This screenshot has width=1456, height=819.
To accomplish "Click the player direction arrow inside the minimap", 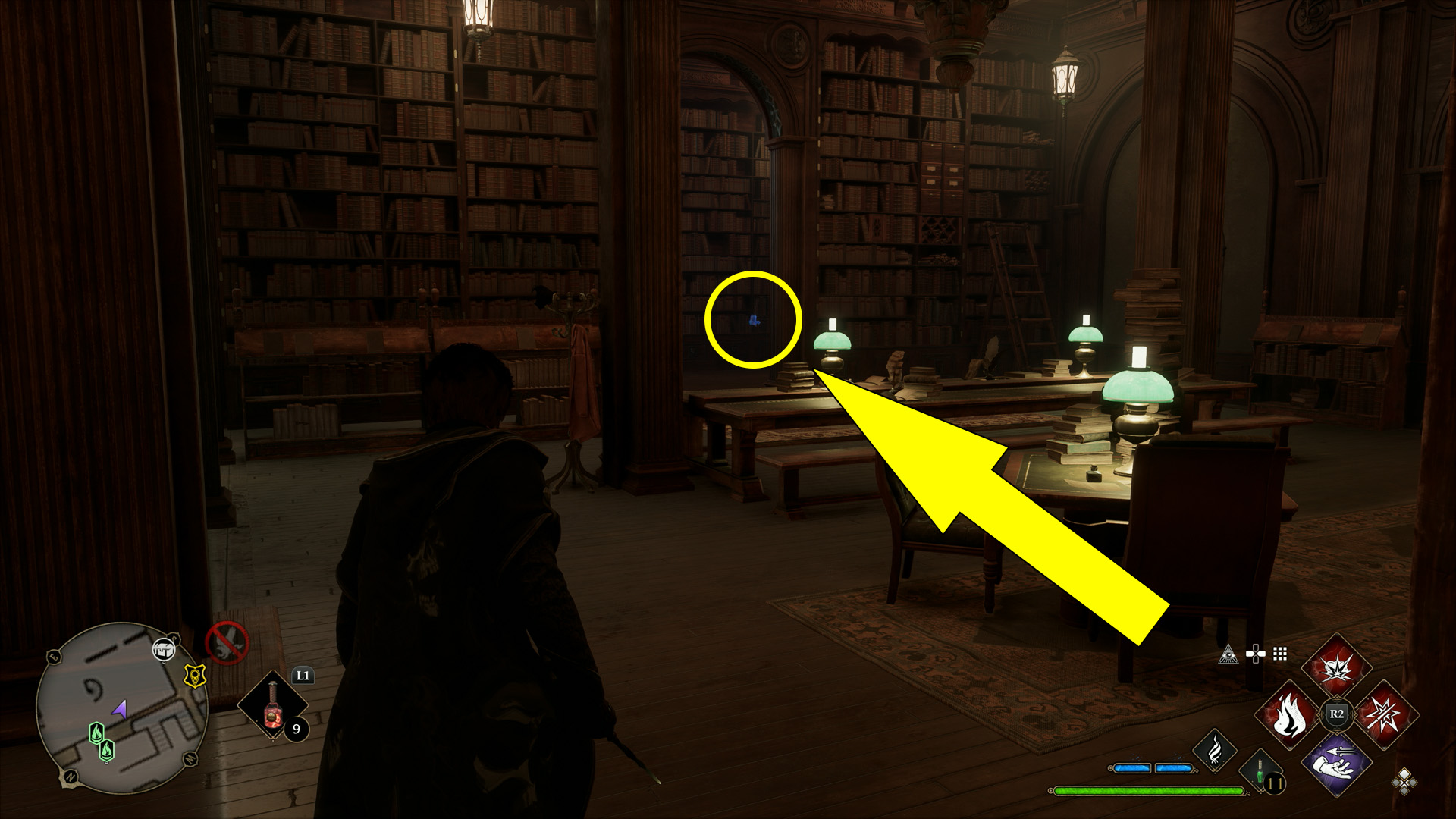I will click(x=120, y=710).
